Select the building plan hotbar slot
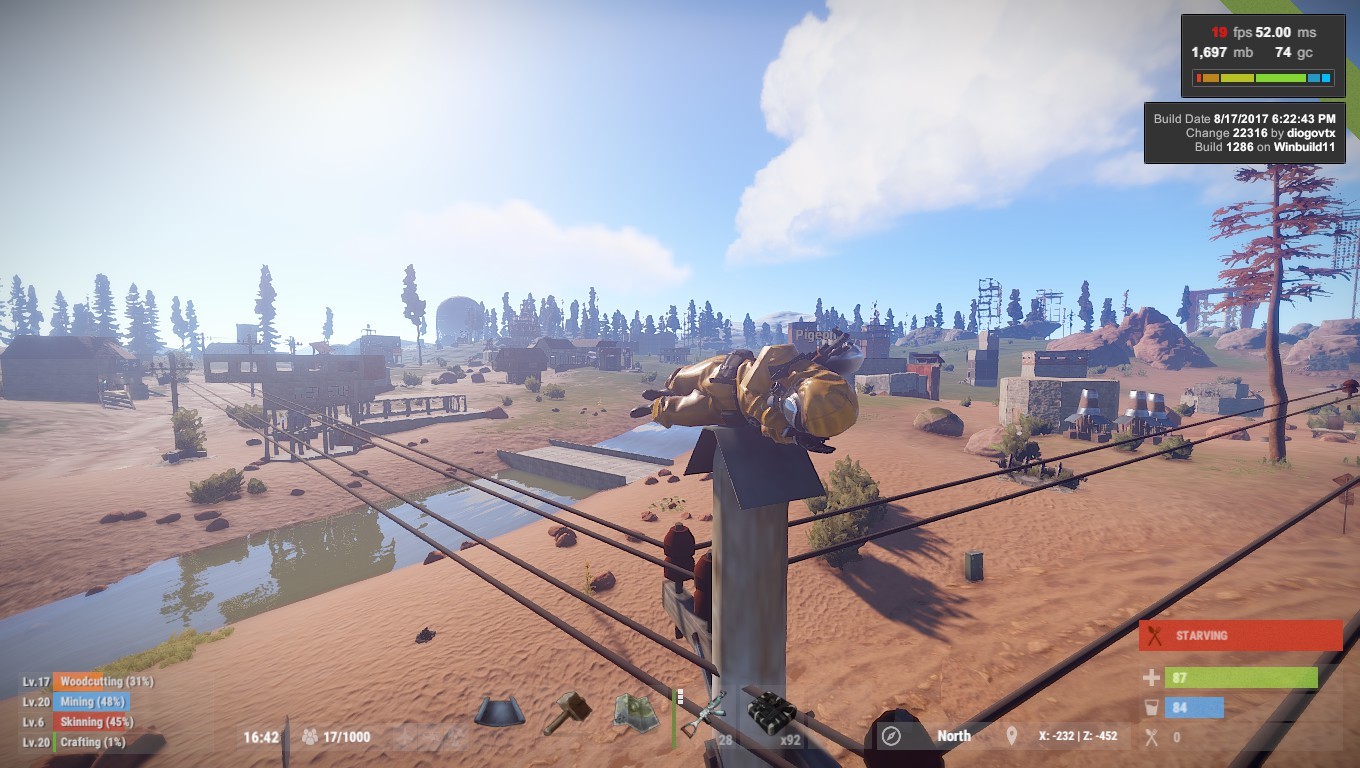The width and height of the screenshot is (1360, 768). tap(499, 712)
